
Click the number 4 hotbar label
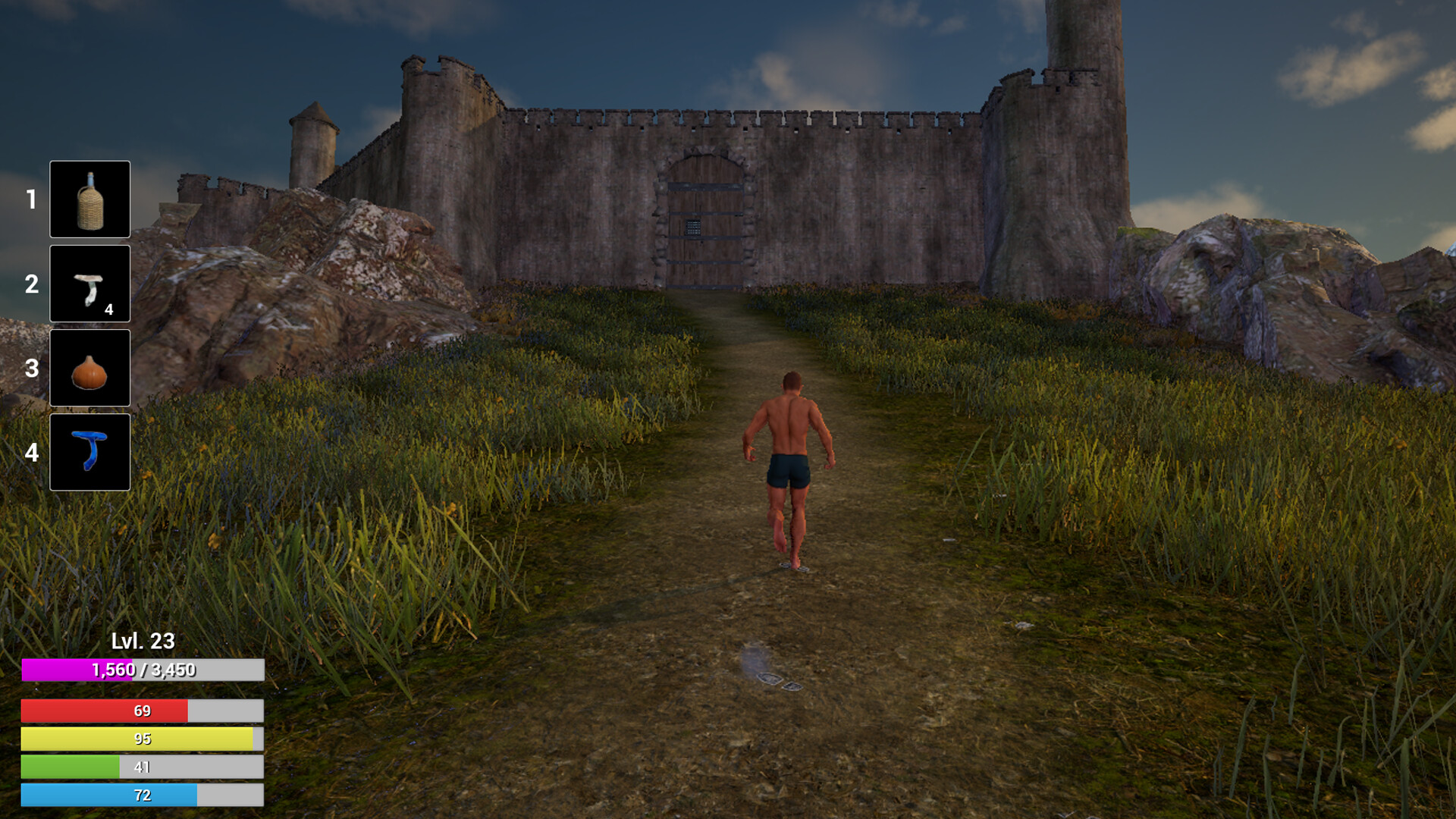[31, 451]
